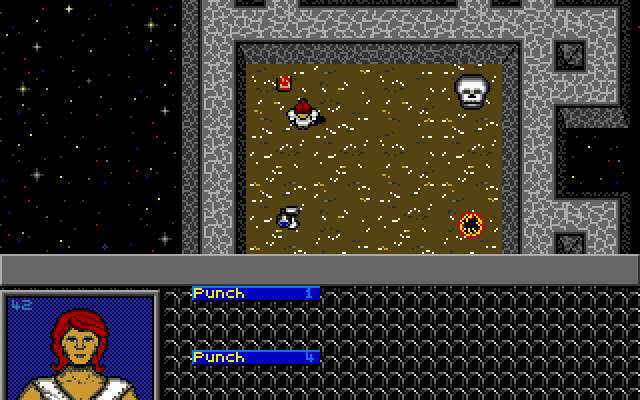Select the lower Punch attack bar
The image size is (640, 400).
[255, 357]
